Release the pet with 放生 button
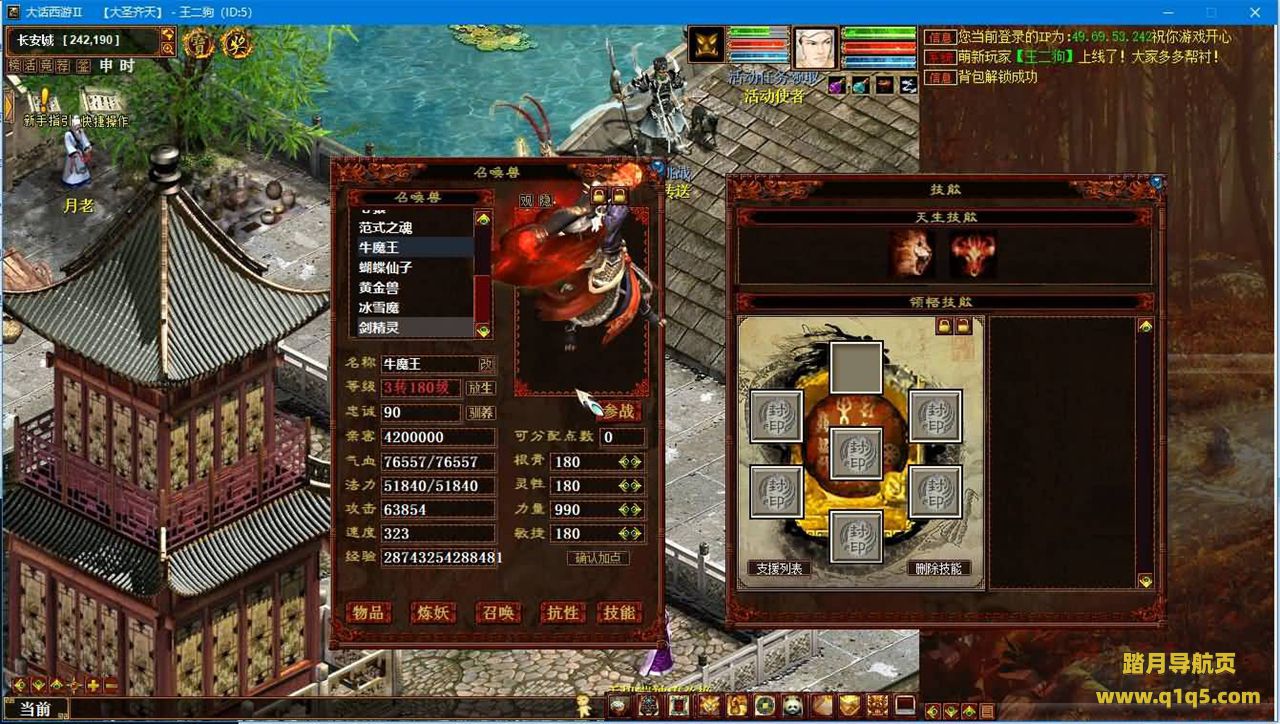This screenshot has width=1280, height=724. (481, 388)
